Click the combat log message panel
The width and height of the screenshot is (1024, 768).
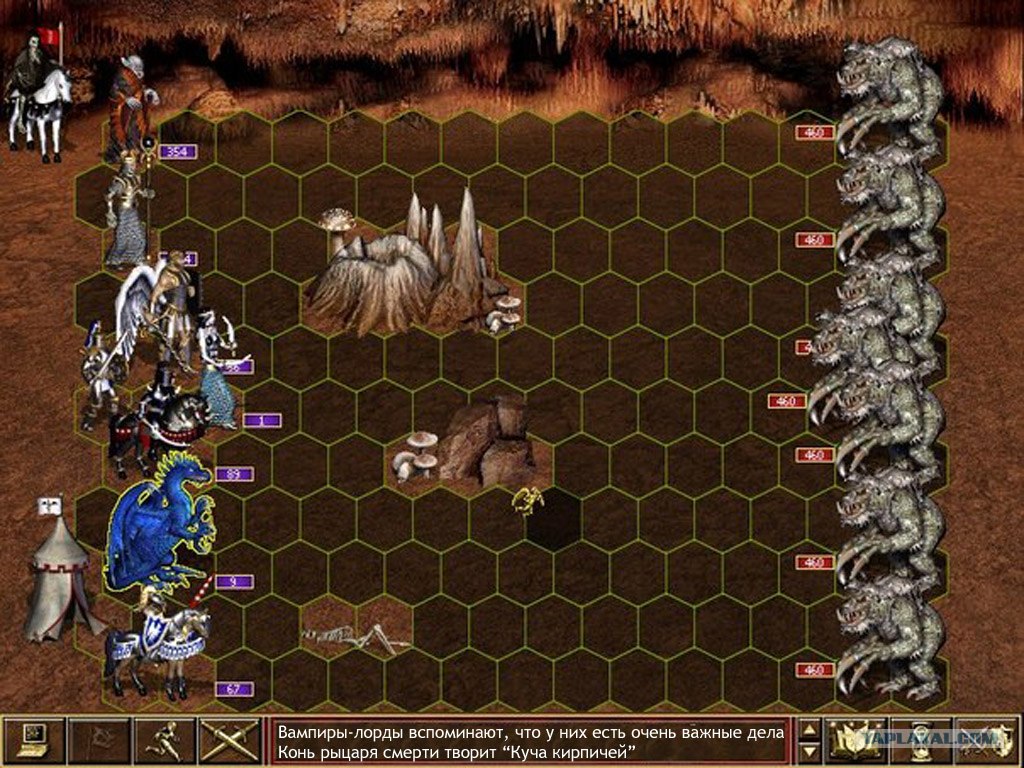530,741
